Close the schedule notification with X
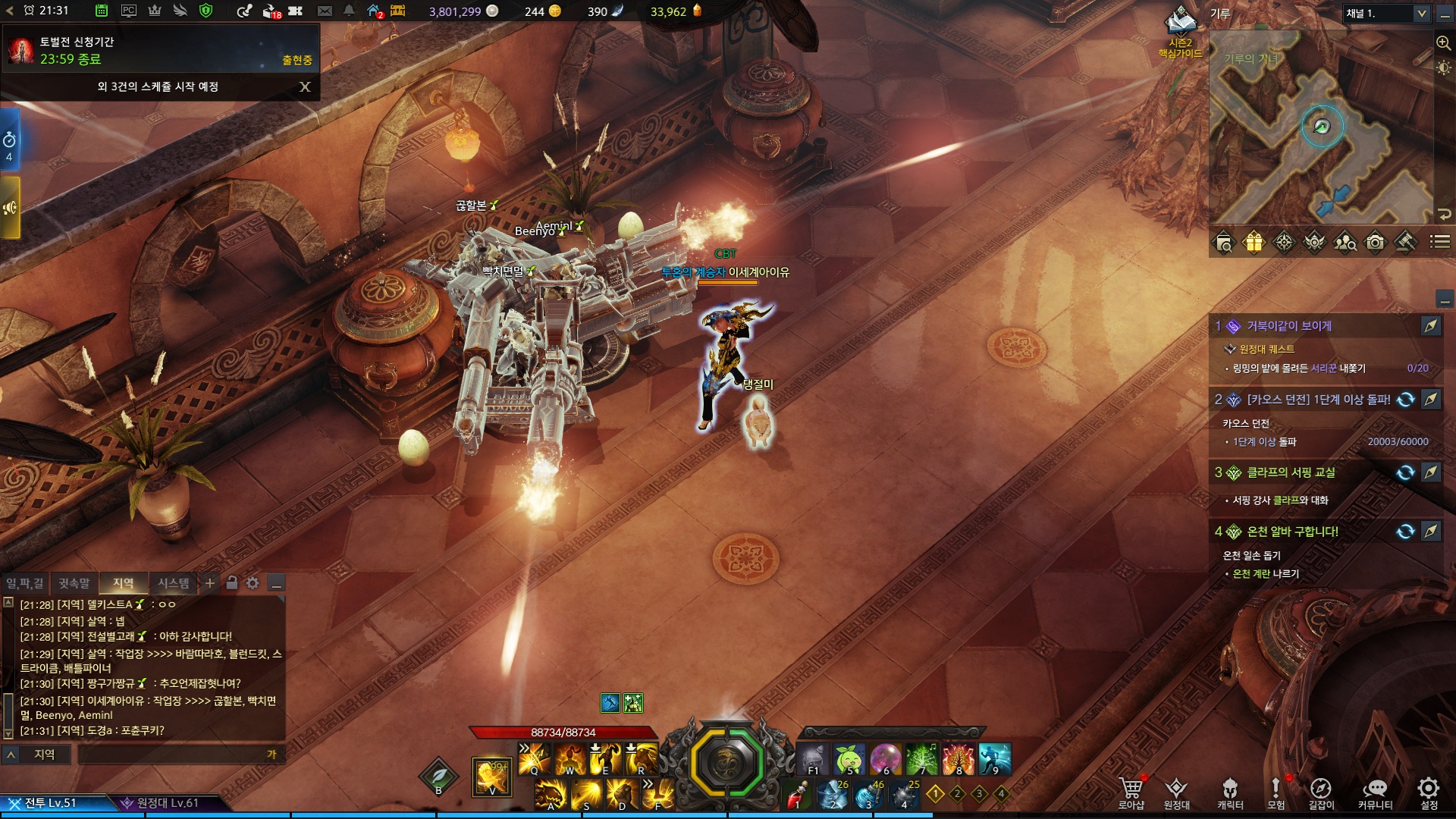Viewport: 1456px width, 819px height. (305, 87)
